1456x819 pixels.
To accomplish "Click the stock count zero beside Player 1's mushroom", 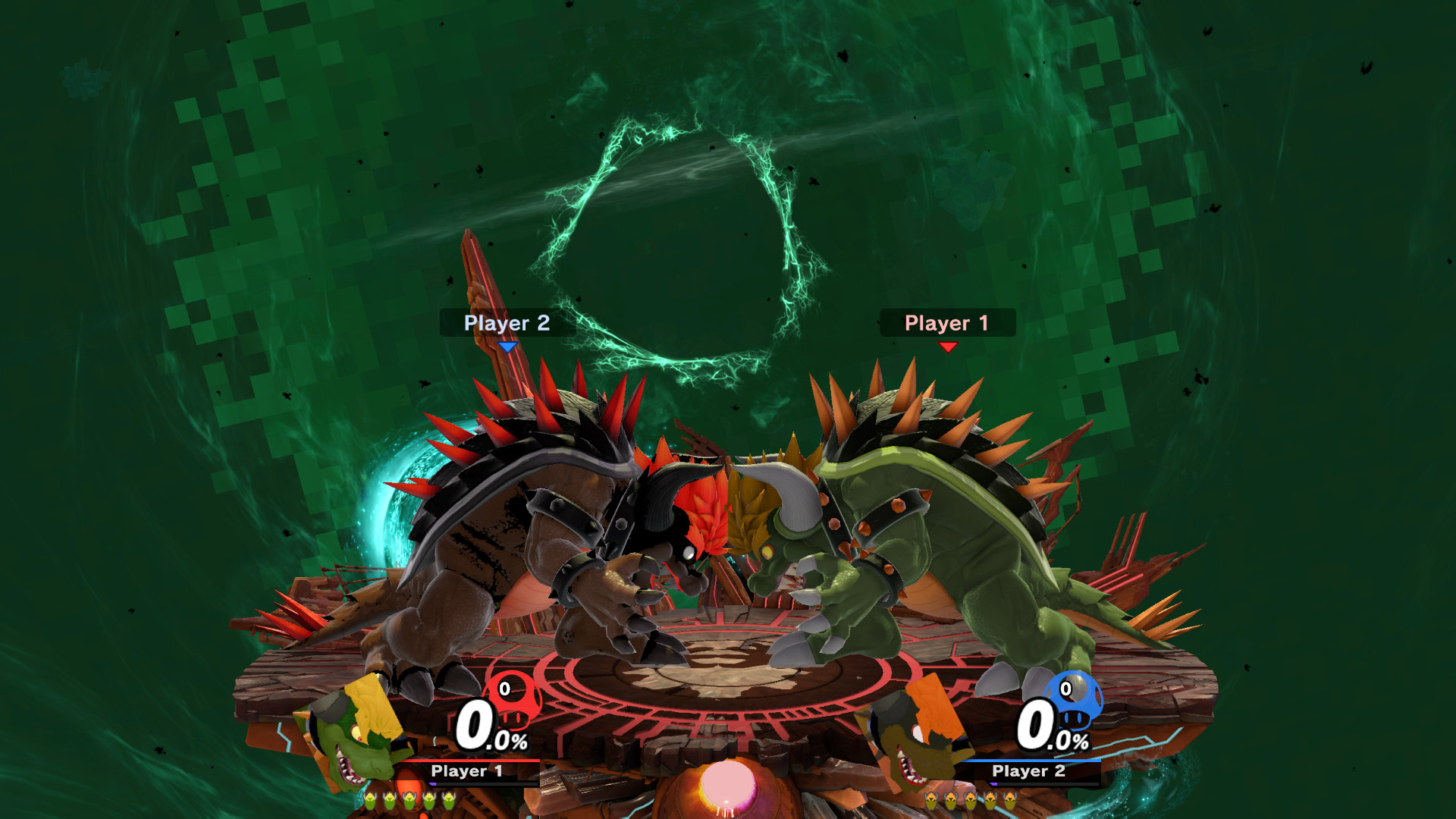I will (504, 689).
